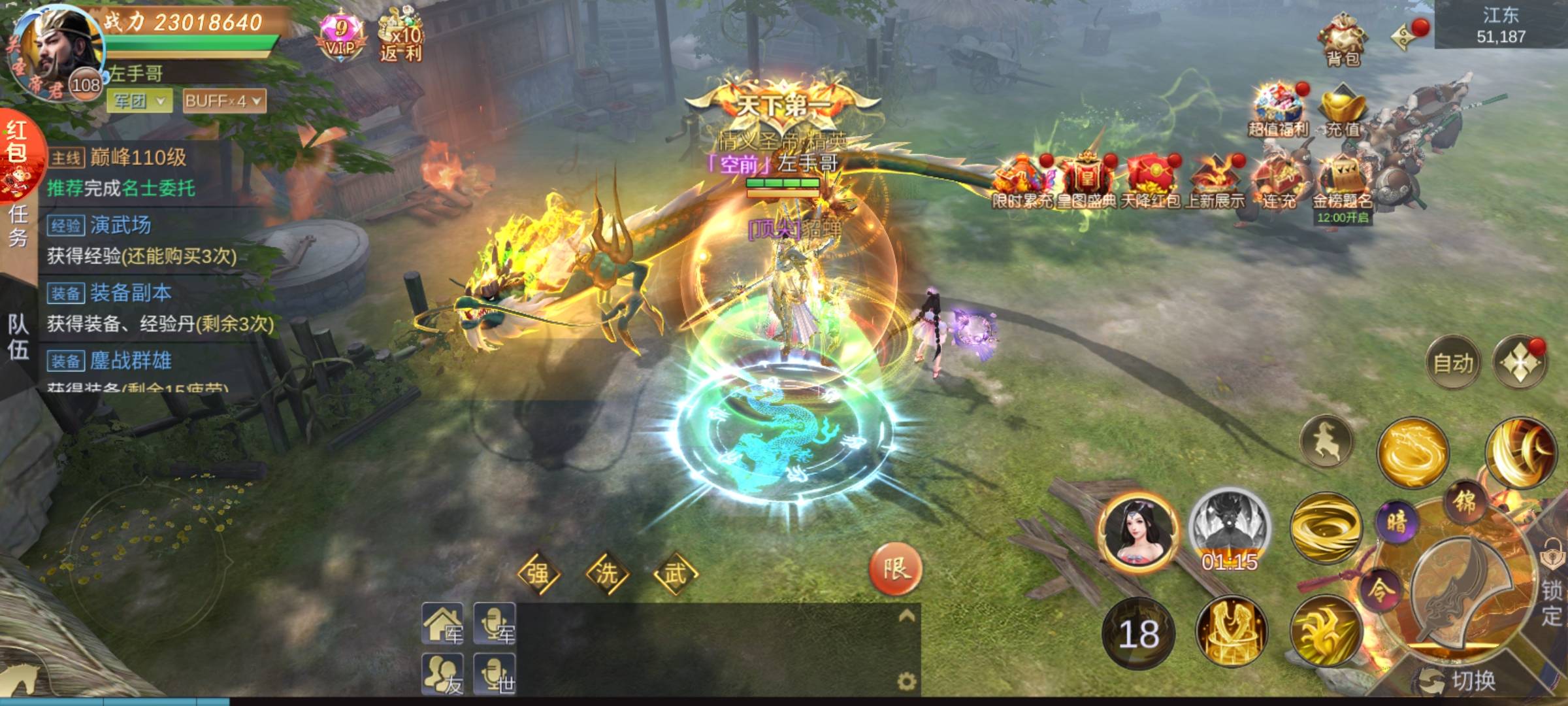This screenshot has height=706, width=1568.
Task: Open the 强 enhance shortcut
Action: click(x=538, y=574)
